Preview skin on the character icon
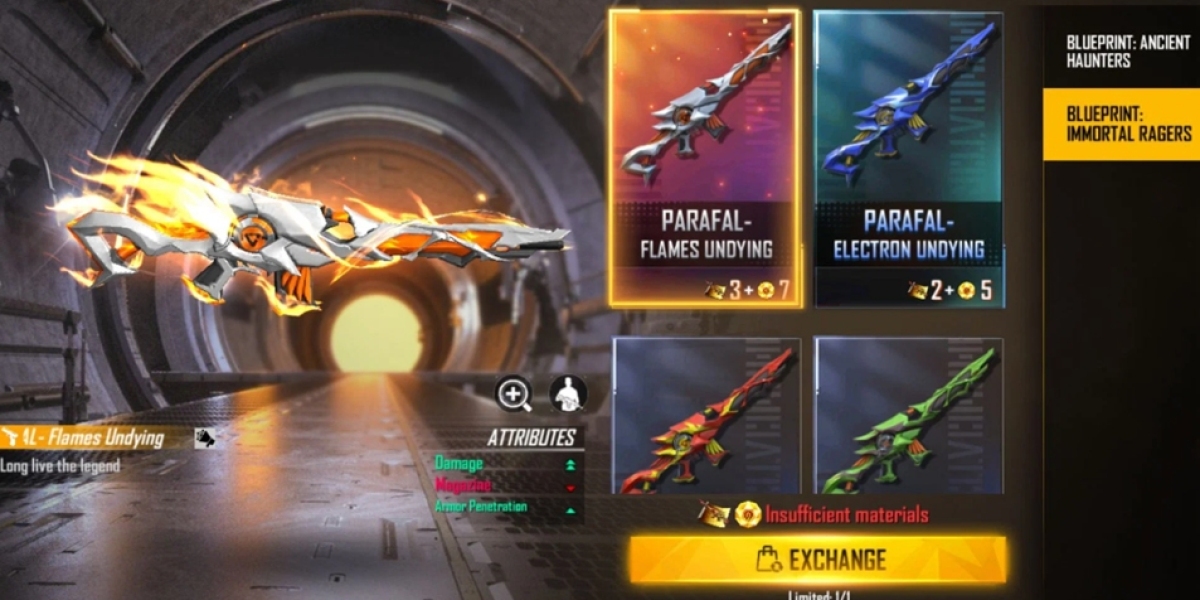 (568, 395)
